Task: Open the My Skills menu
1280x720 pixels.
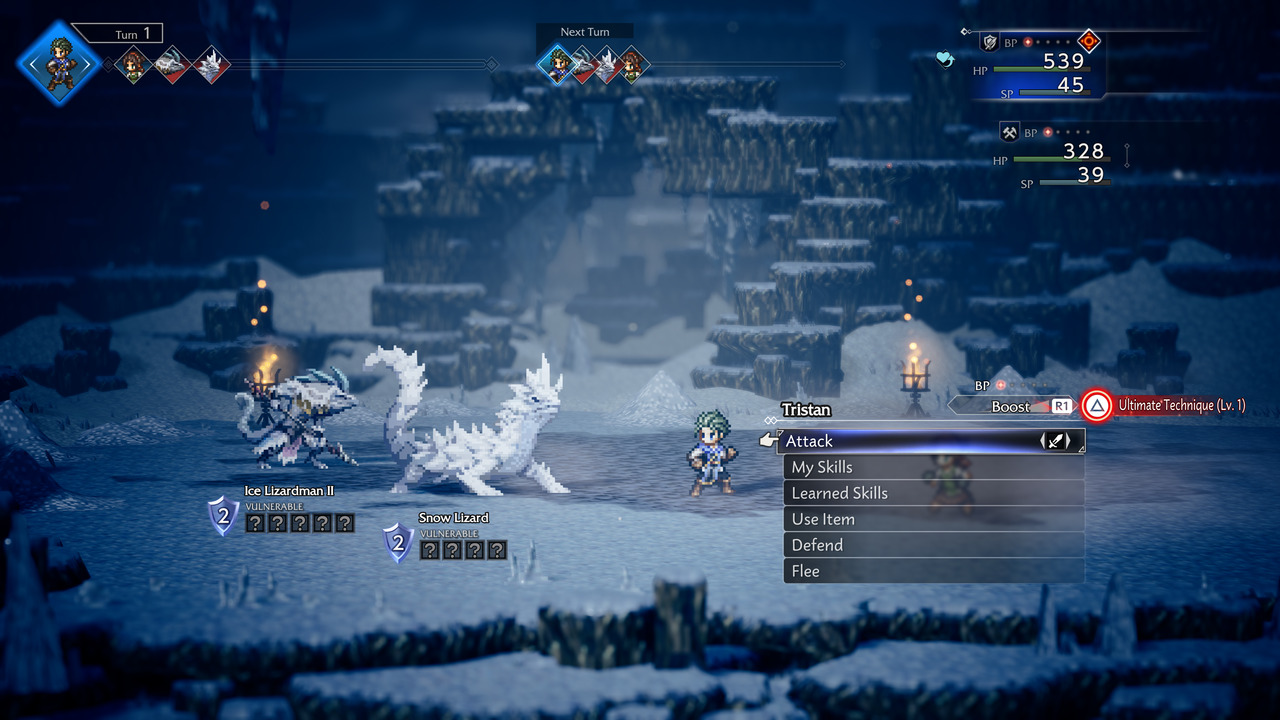Action: (932, 467)
